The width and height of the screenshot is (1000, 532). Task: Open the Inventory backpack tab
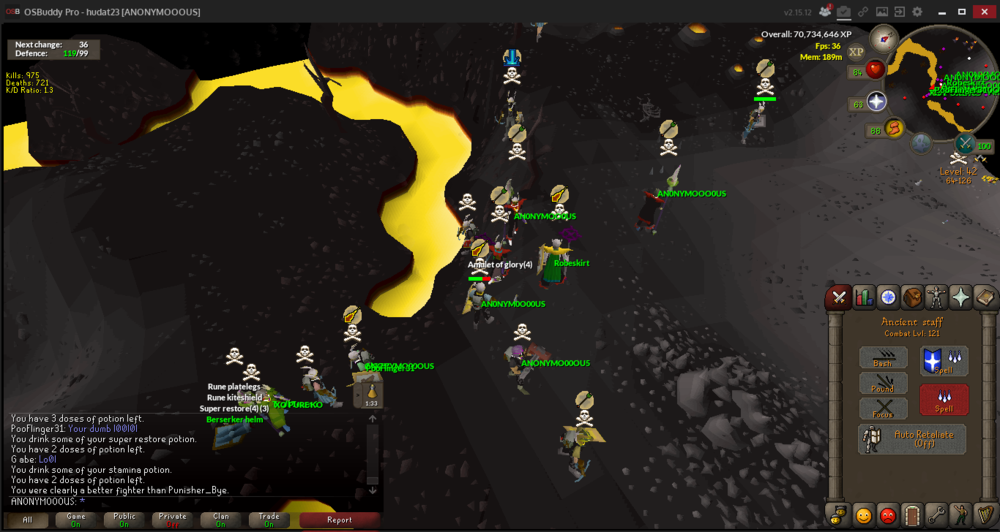[x=912, y=297]
